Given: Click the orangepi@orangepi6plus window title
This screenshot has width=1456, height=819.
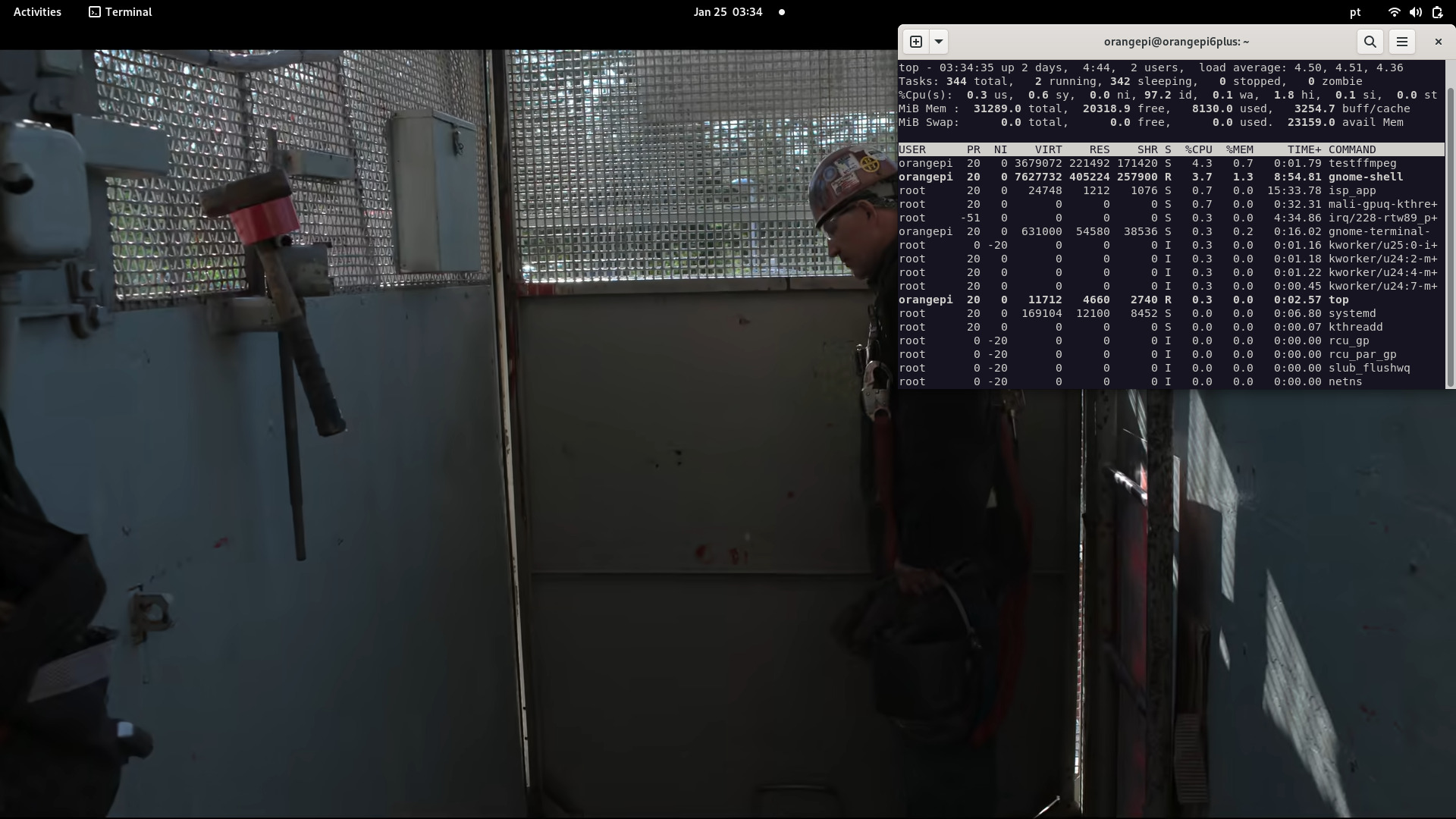Looking at the screenshot, I should (x=1177, y=42).
